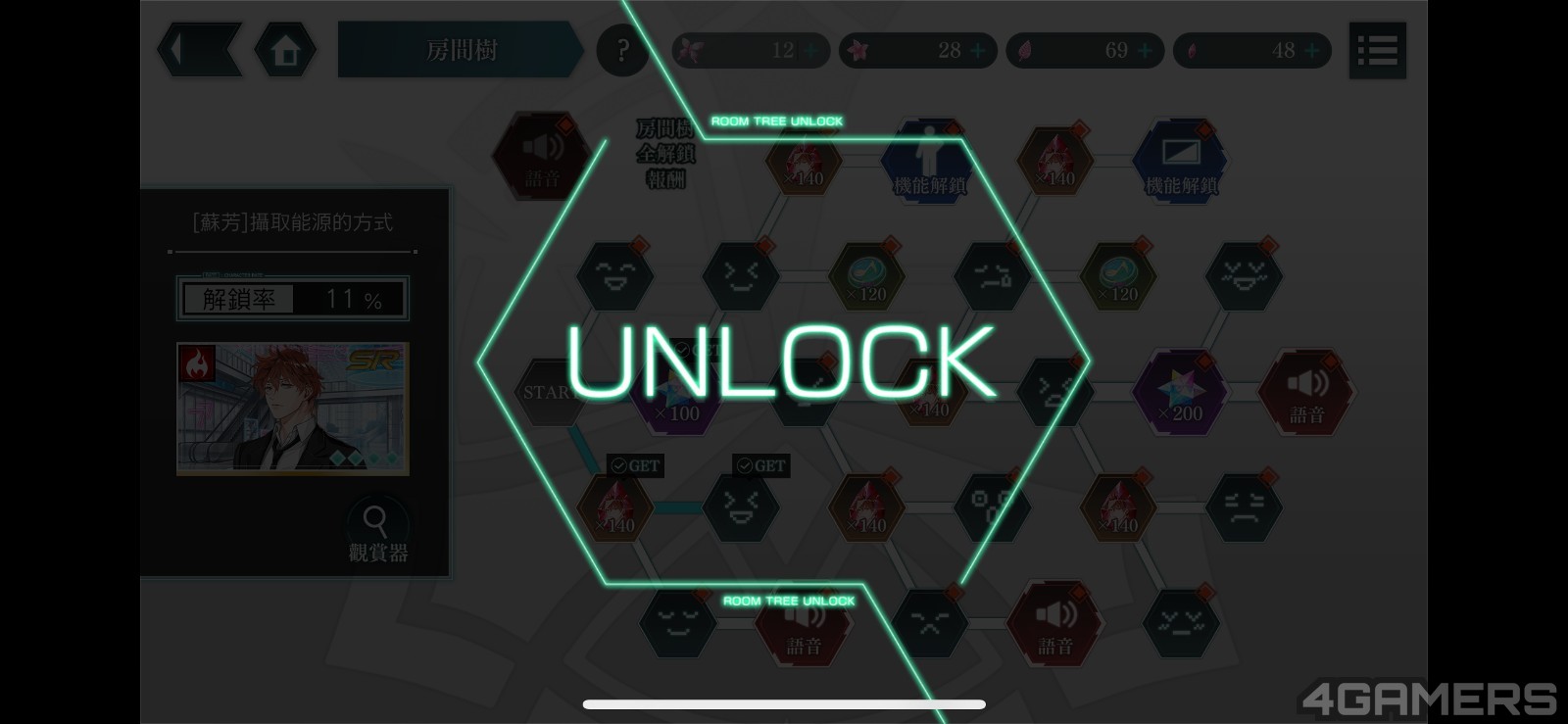This screenshot has width=1568, height=724.
Task: Open the question mark help button
Action: point(622,50)
